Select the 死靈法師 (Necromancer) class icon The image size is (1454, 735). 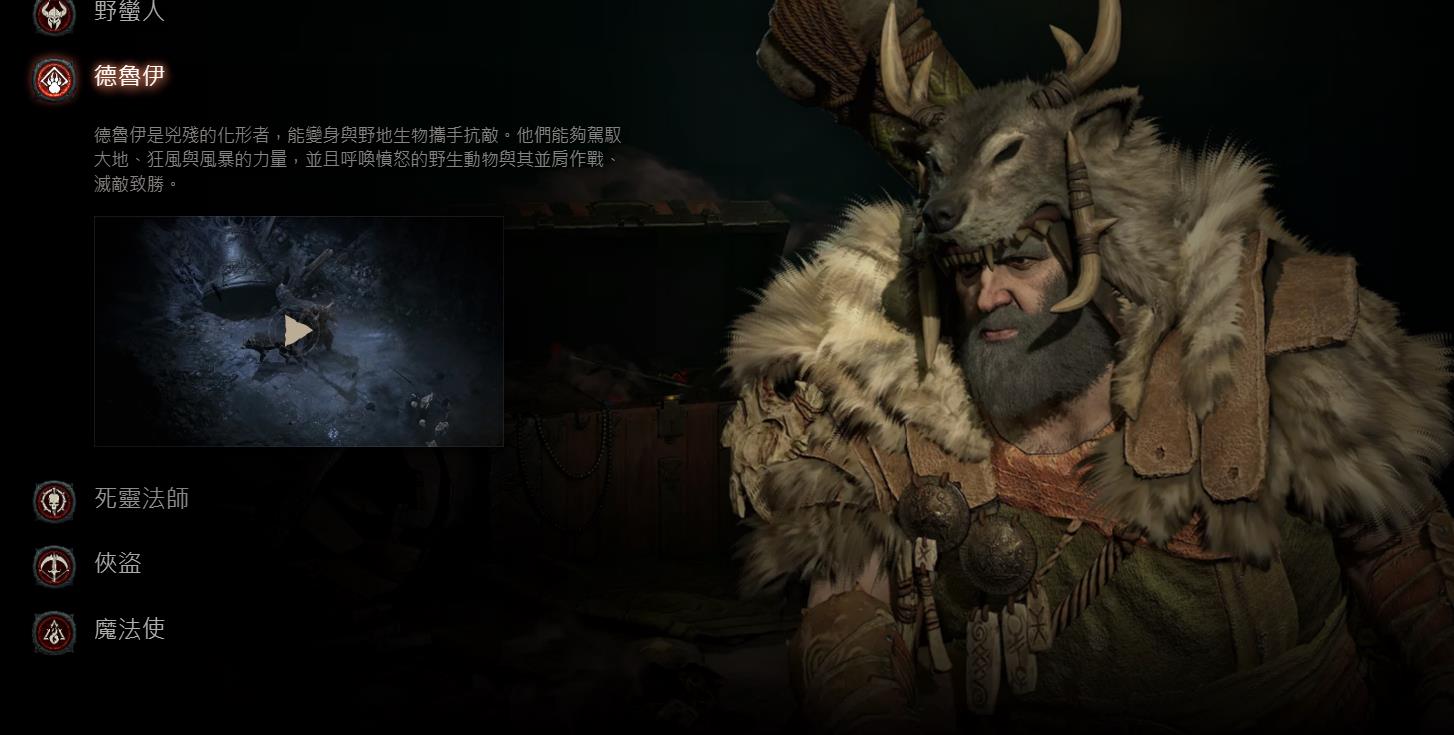[55, 502]
